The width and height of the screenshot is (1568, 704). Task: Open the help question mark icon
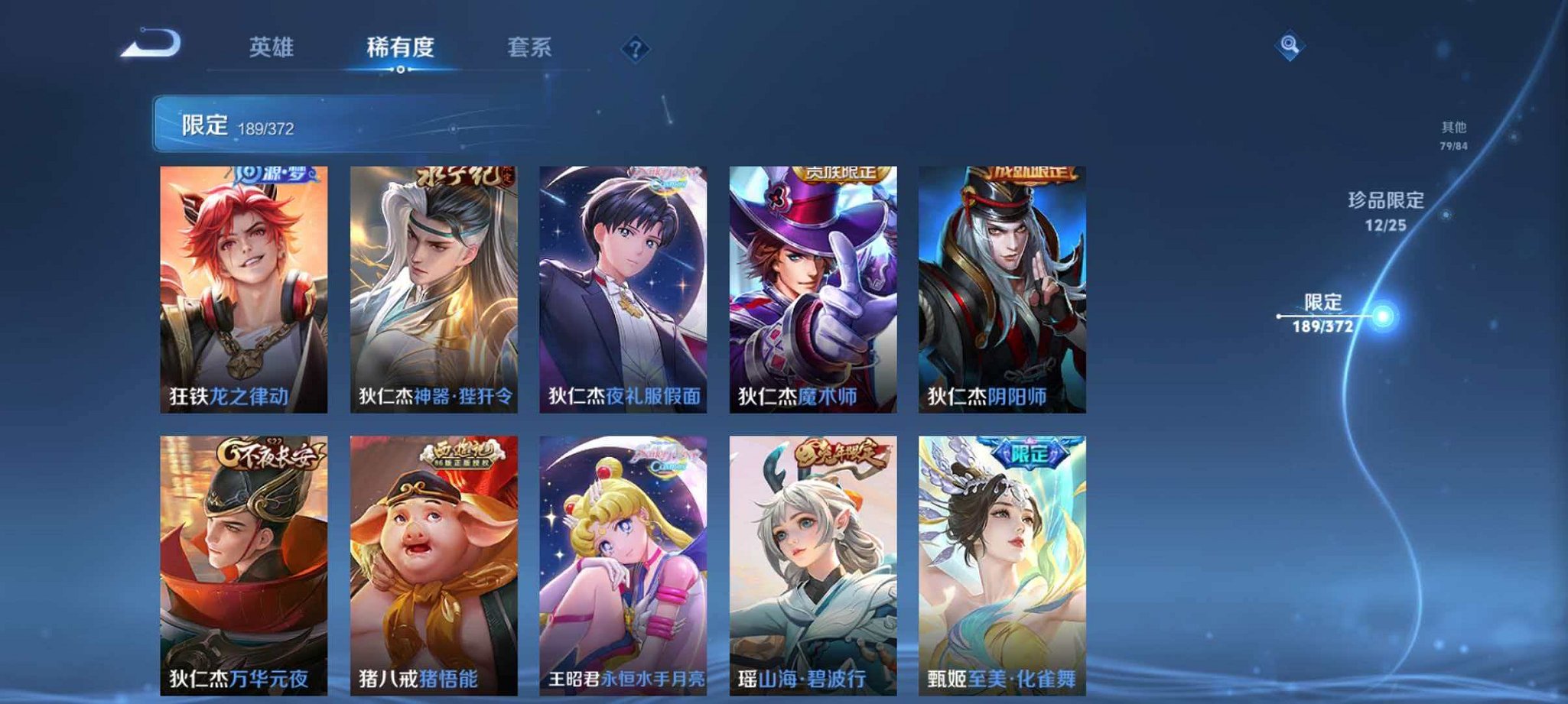[x=635, y=50]
